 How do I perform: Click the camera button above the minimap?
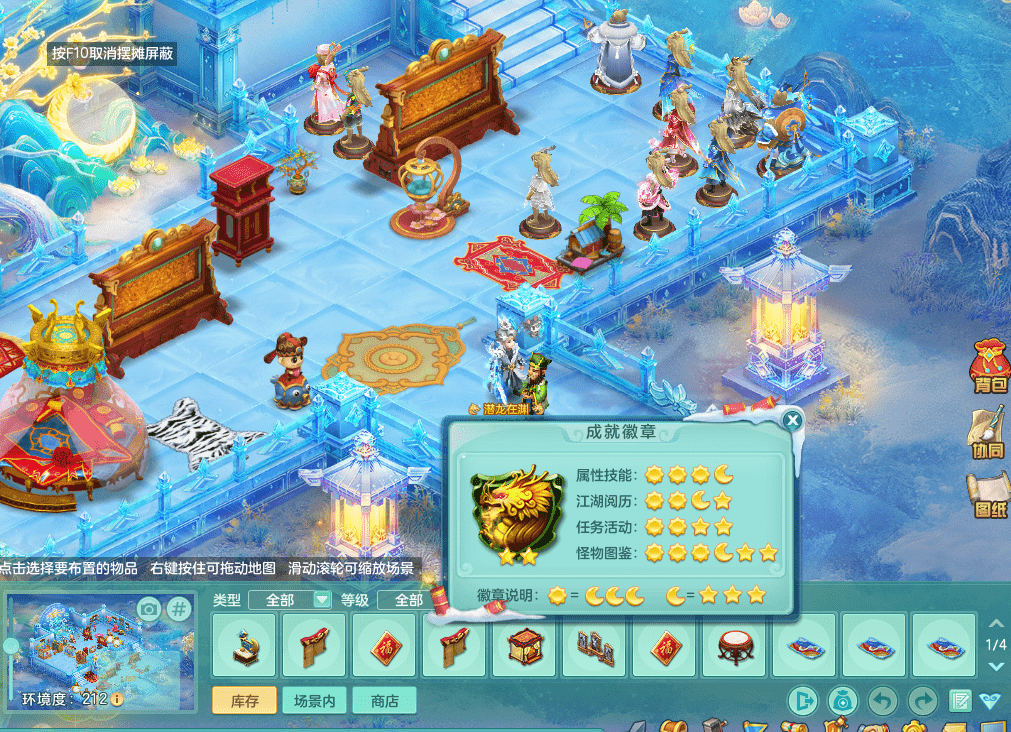(149, 608)
